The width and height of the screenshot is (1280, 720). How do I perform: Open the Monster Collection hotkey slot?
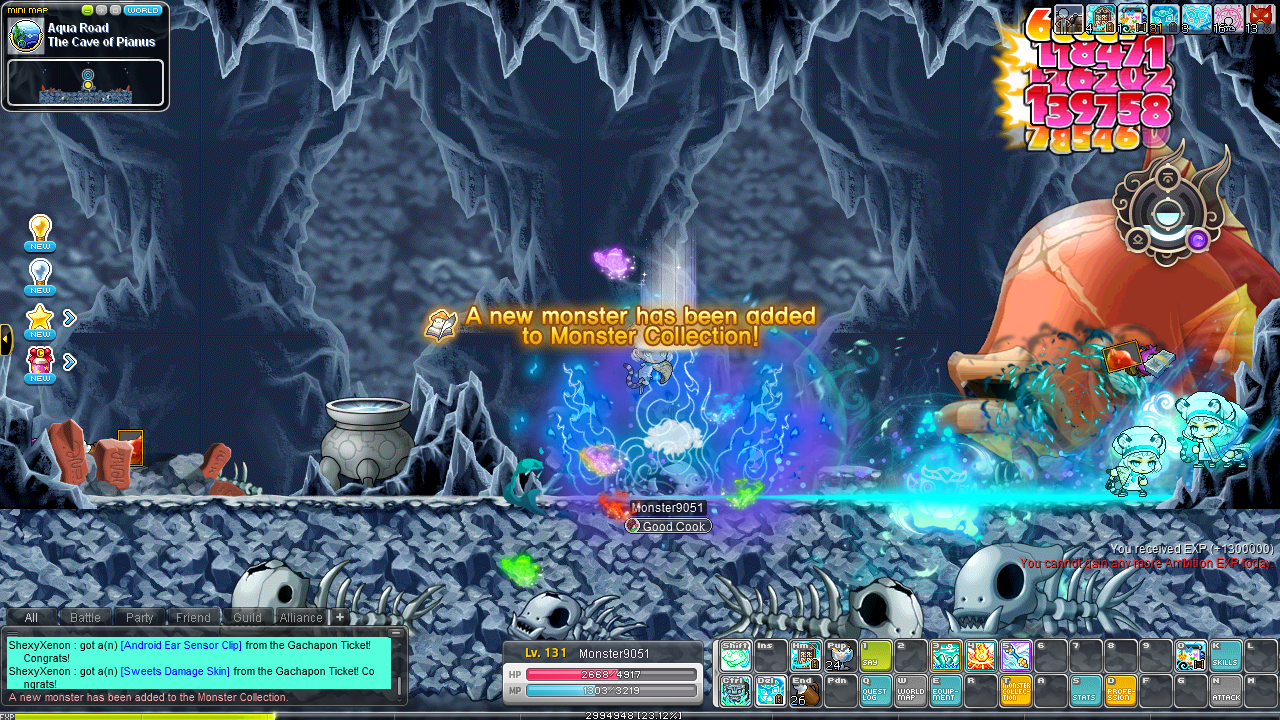[x=1015, y=690]
